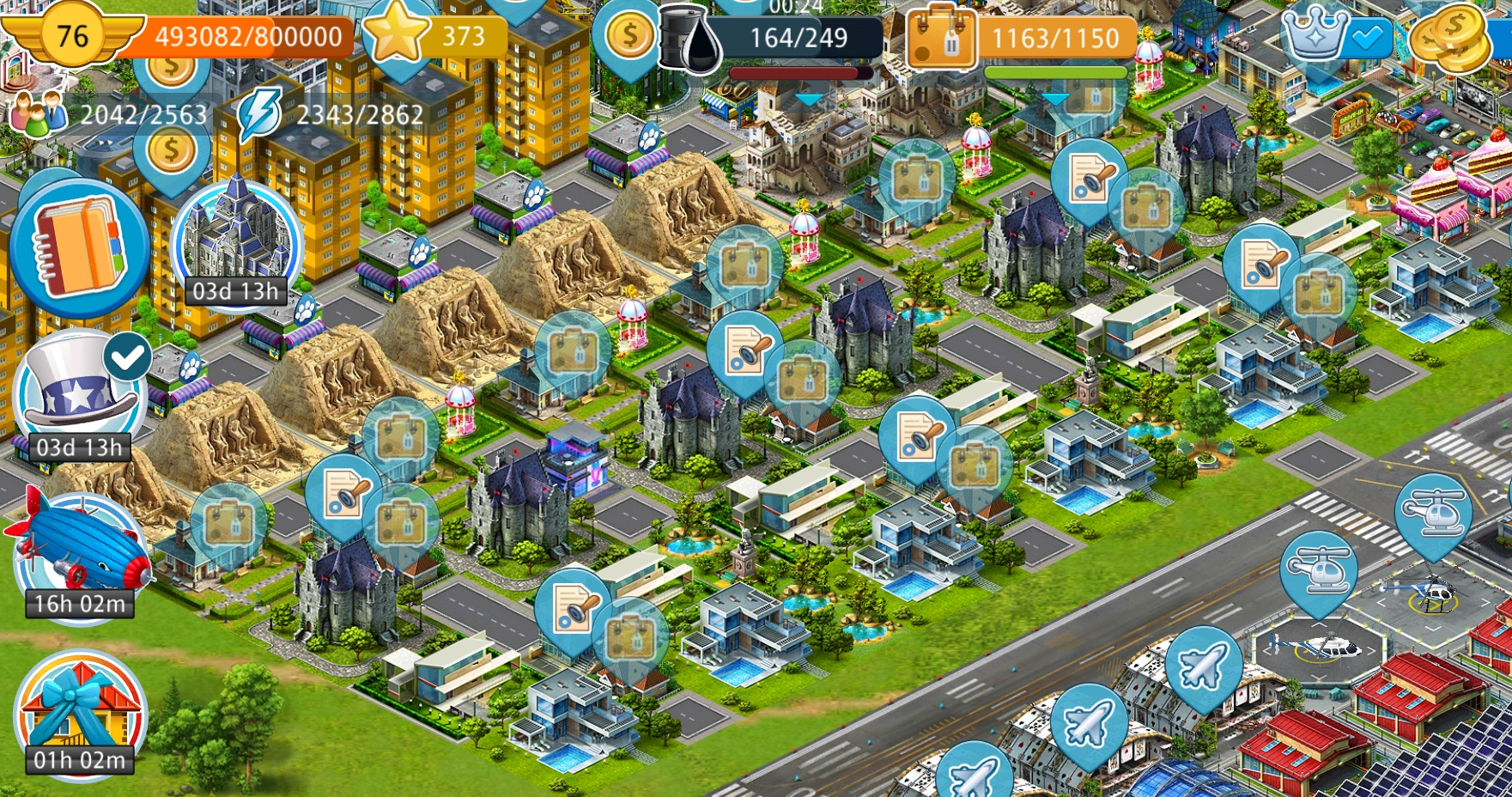1512x797 pixels.
Task: Open the orange quest notebook
Action: pyautogui.click(x=79, y=247)
